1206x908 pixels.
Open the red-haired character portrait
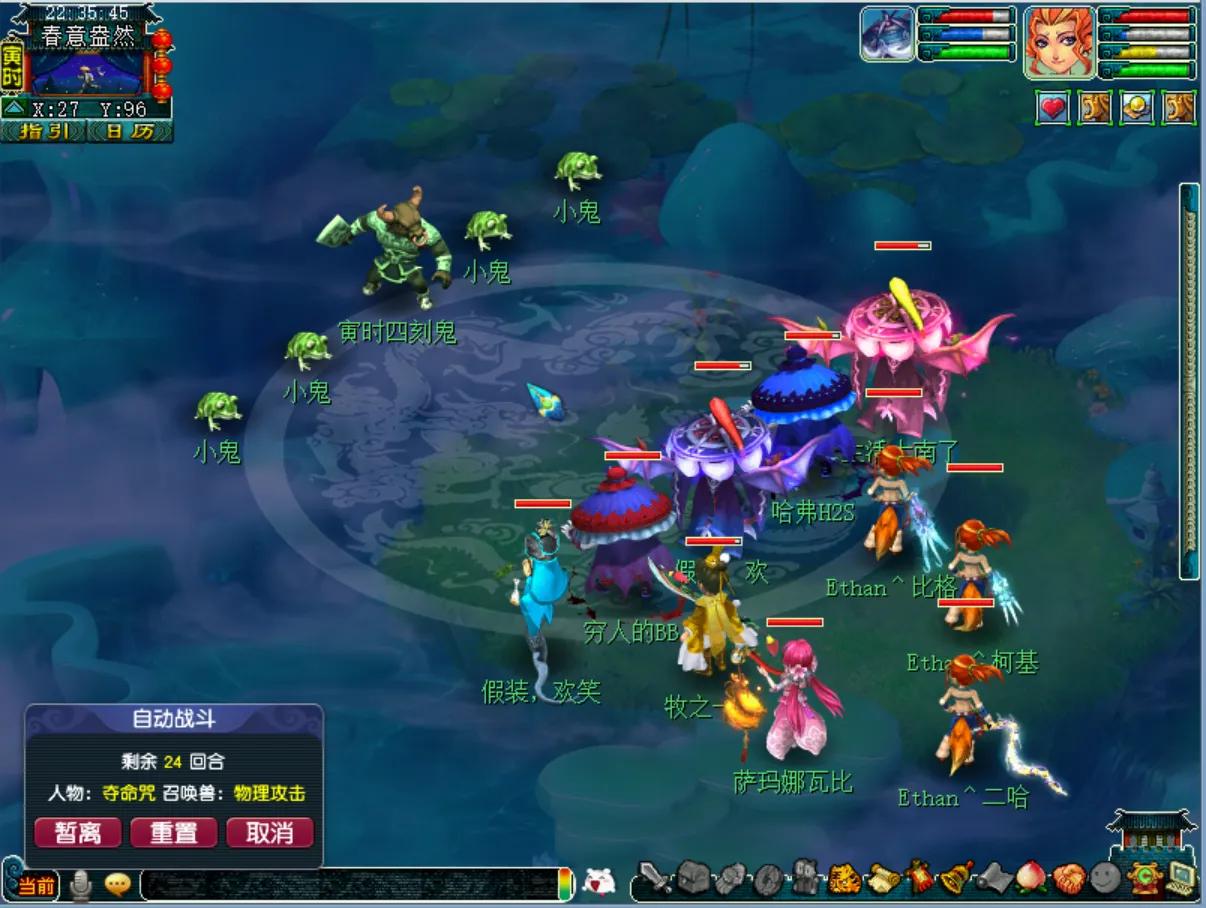[x=1058, y=43]
